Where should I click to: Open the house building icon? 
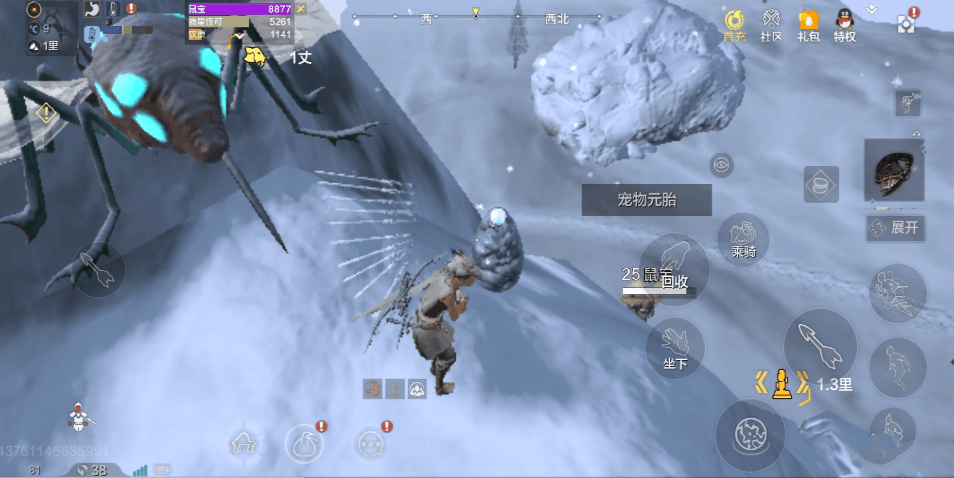(x=245, y=442)
